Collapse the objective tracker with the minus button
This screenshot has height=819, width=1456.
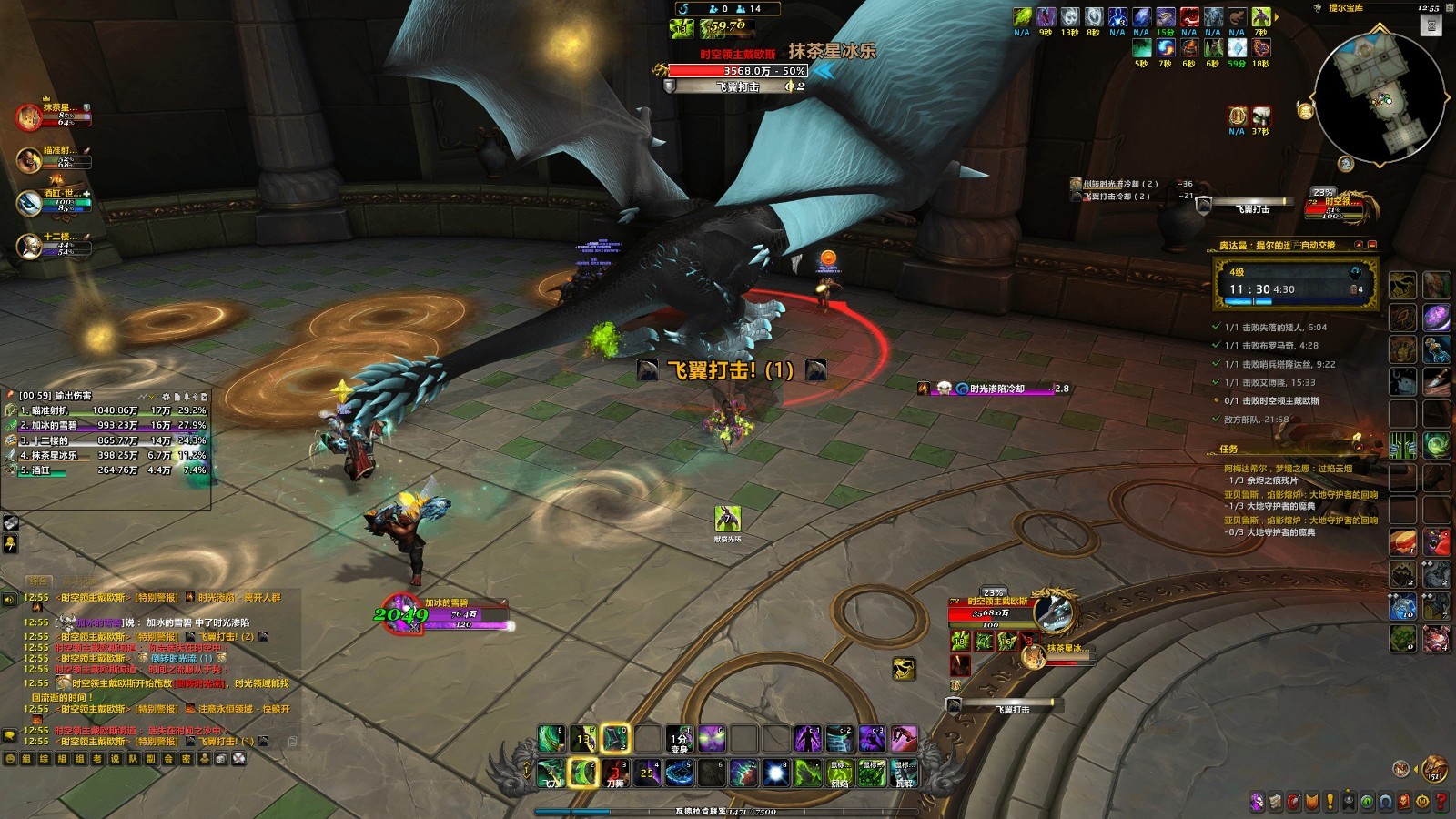tap(1371, 246)
